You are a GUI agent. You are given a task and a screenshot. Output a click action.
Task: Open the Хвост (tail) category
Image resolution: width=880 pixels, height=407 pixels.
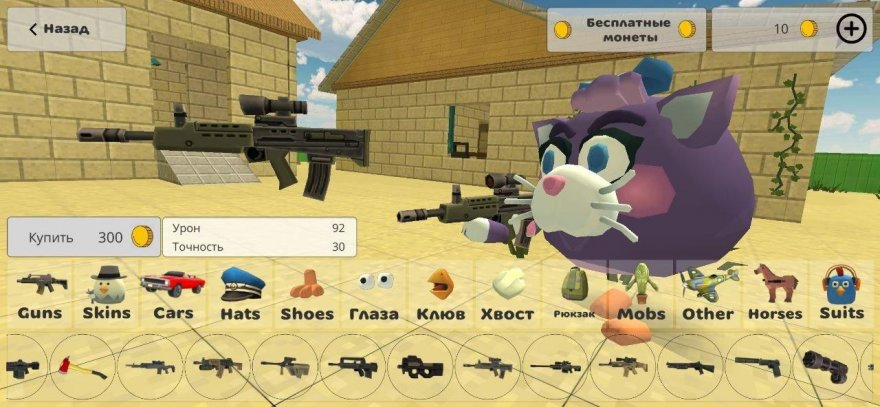507,294
